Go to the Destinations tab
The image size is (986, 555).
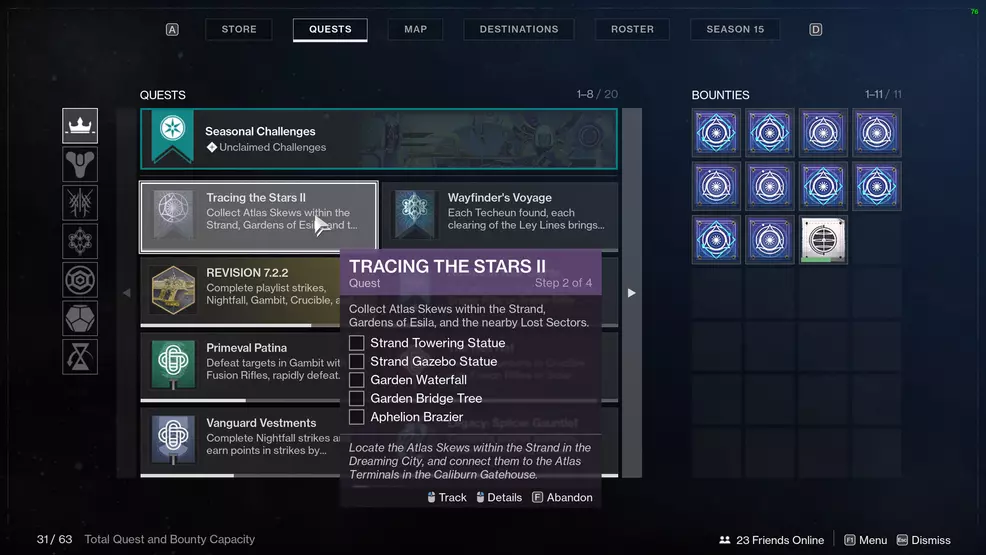[x=519, y=30]
